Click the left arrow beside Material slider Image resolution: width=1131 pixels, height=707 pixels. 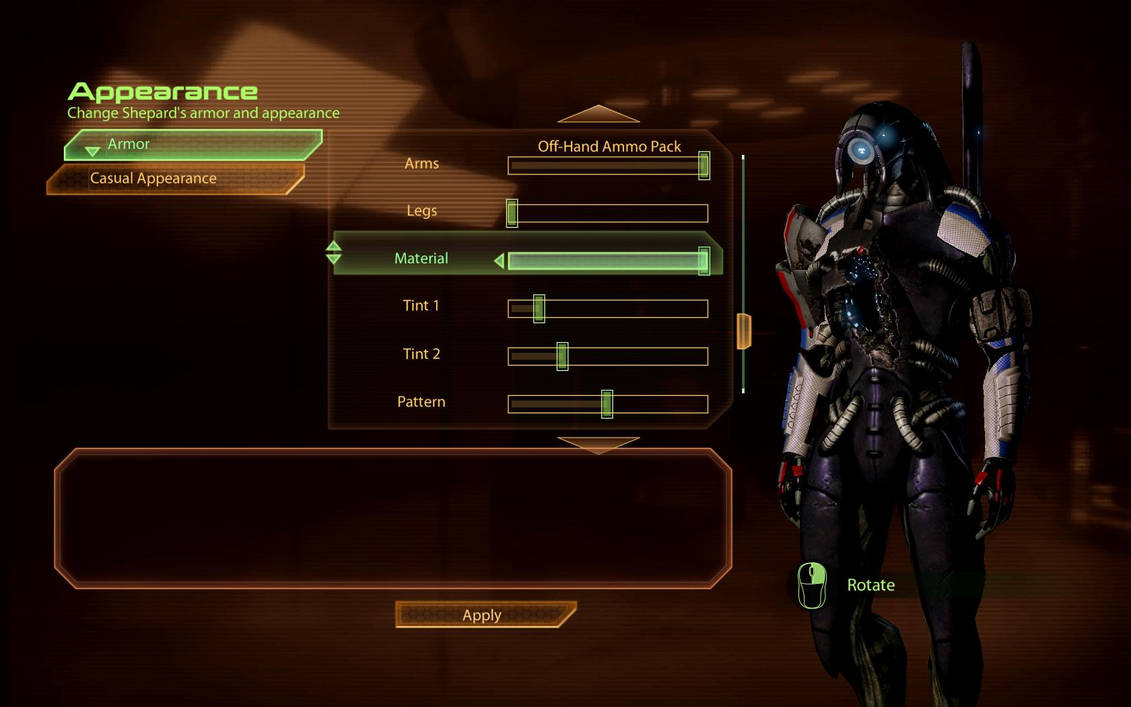click(499, 261)
